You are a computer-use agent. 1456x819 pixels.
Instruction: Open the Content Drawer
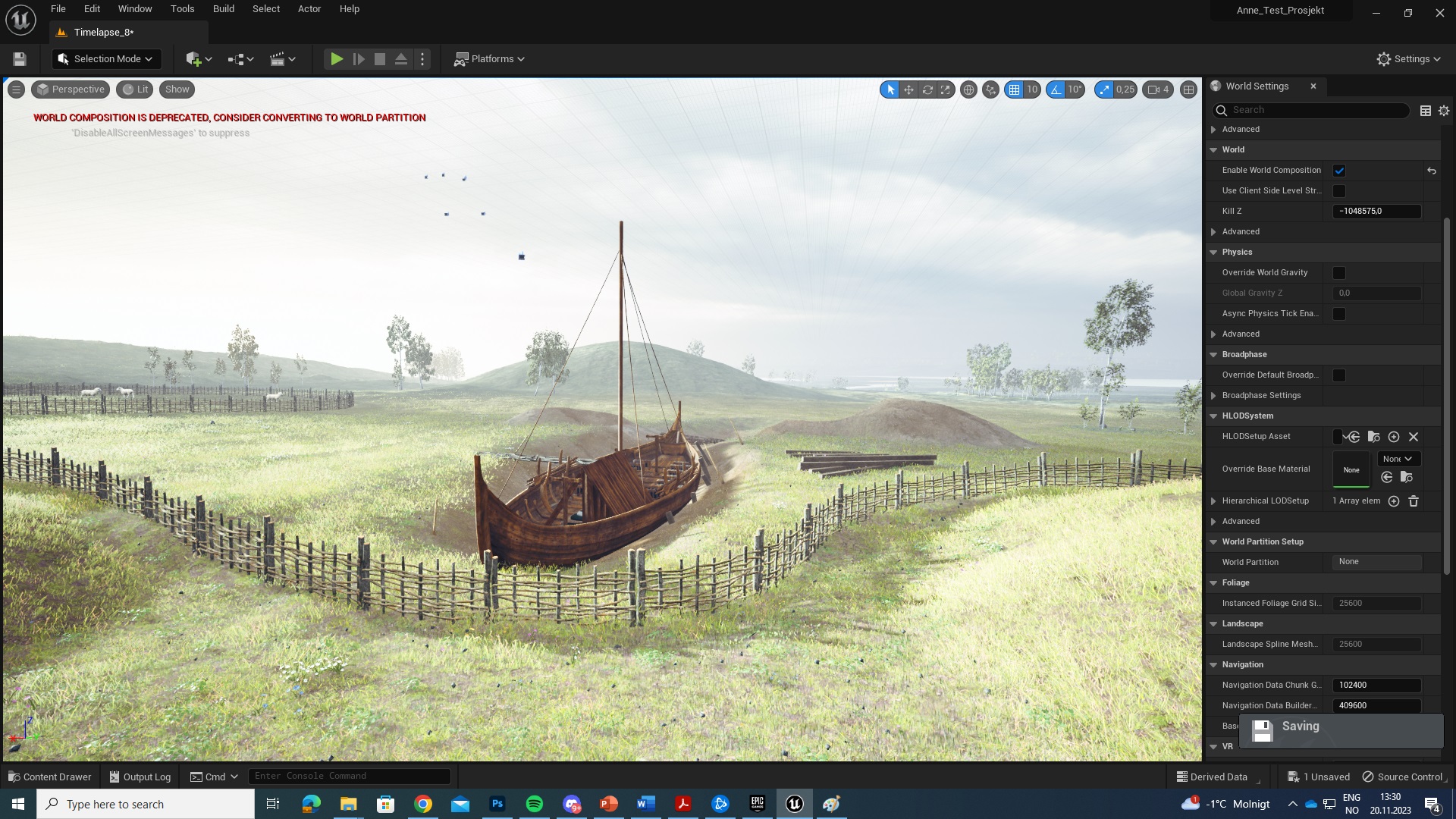coord(49,777)
